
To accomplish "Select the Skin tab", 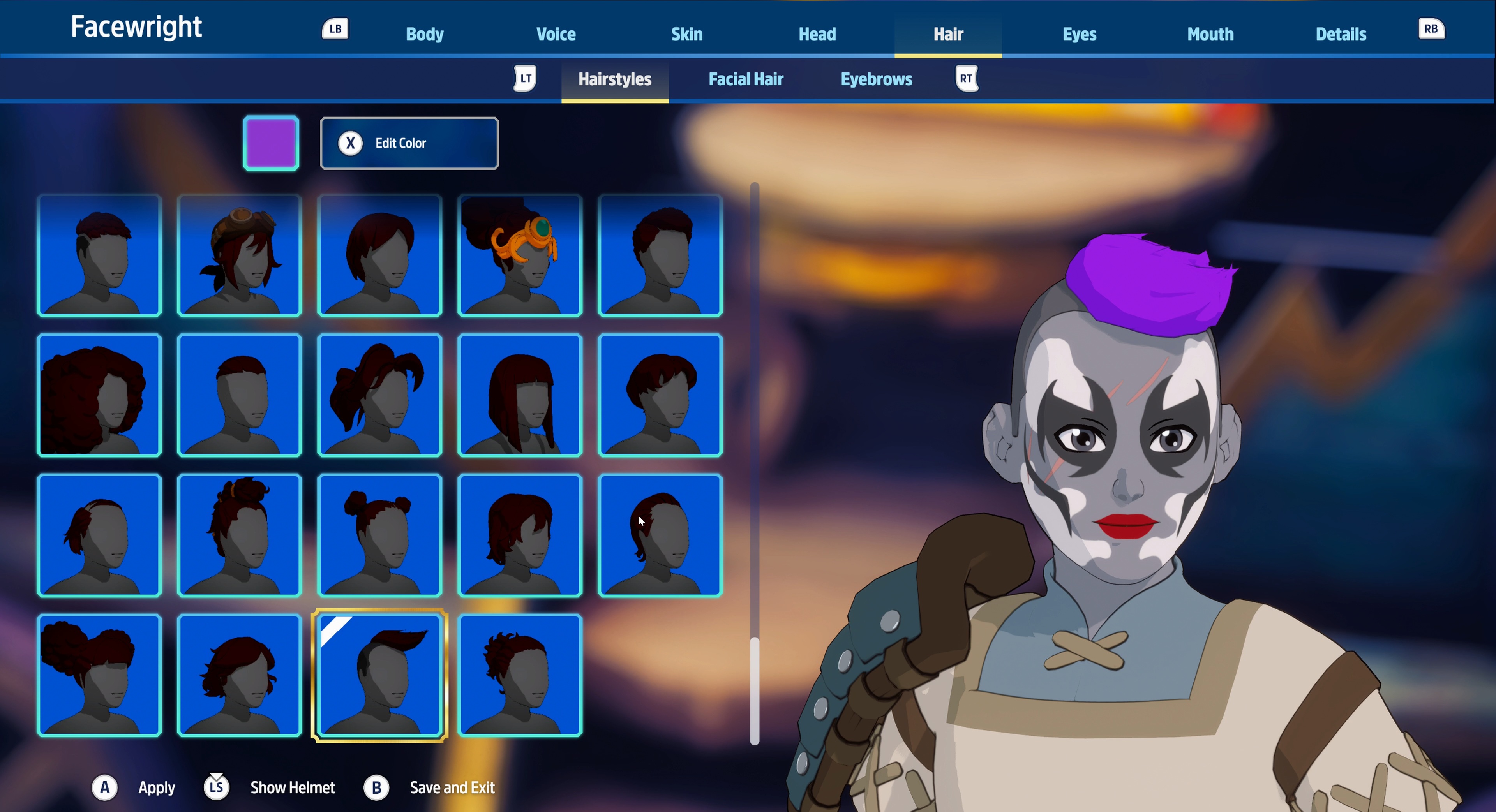I will (686, 33).
